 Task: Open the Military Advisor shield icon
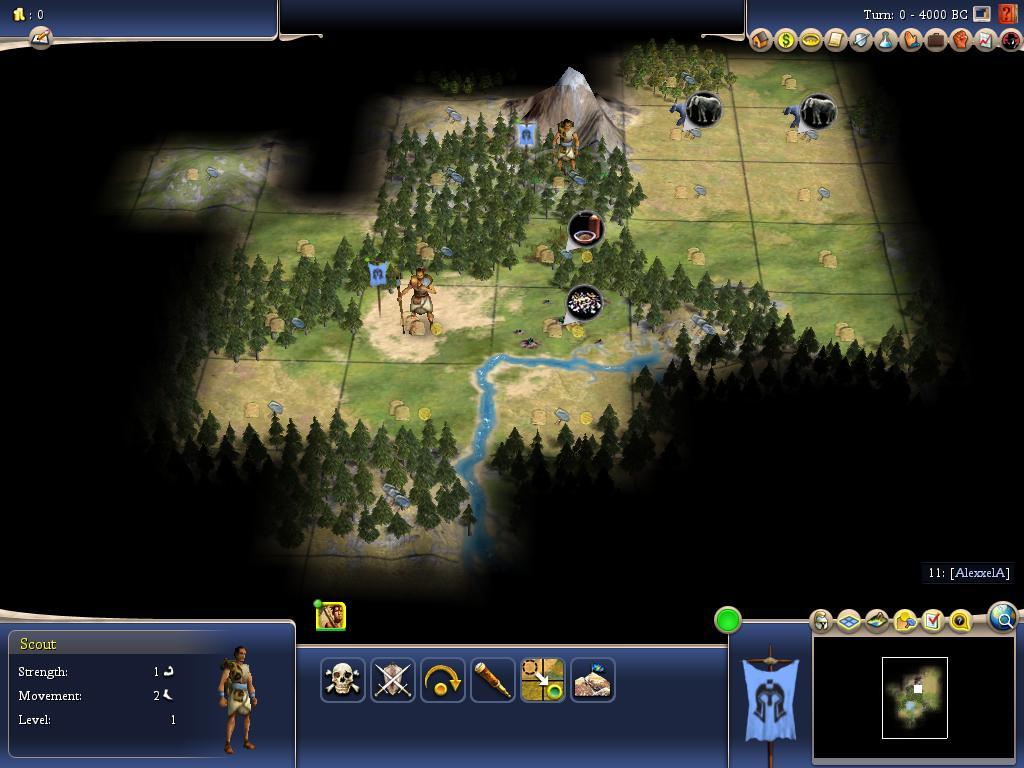pos(860,40)
